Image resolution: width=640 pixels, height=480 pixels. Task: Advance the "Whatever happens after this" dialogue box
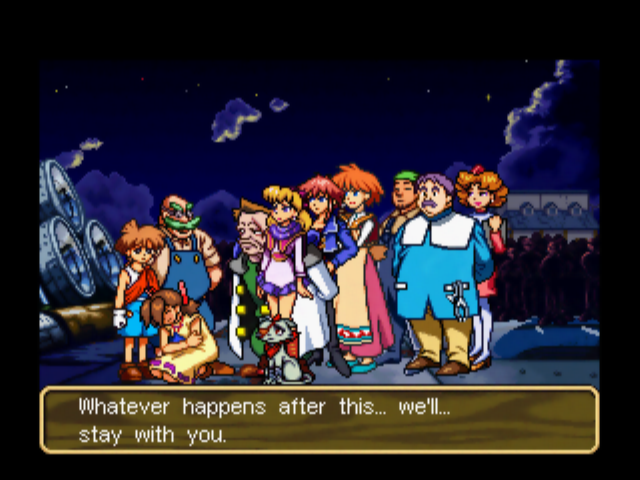pos(319,420)
